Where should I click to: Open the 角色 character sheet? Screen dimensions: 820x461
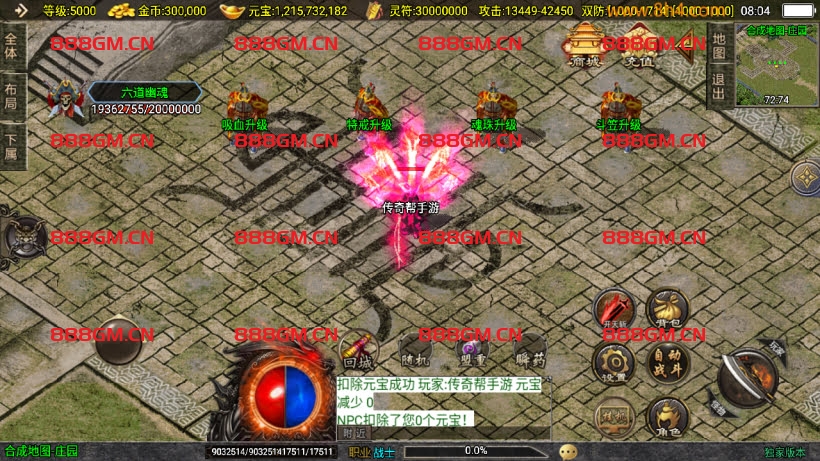(x=667, y=416)
